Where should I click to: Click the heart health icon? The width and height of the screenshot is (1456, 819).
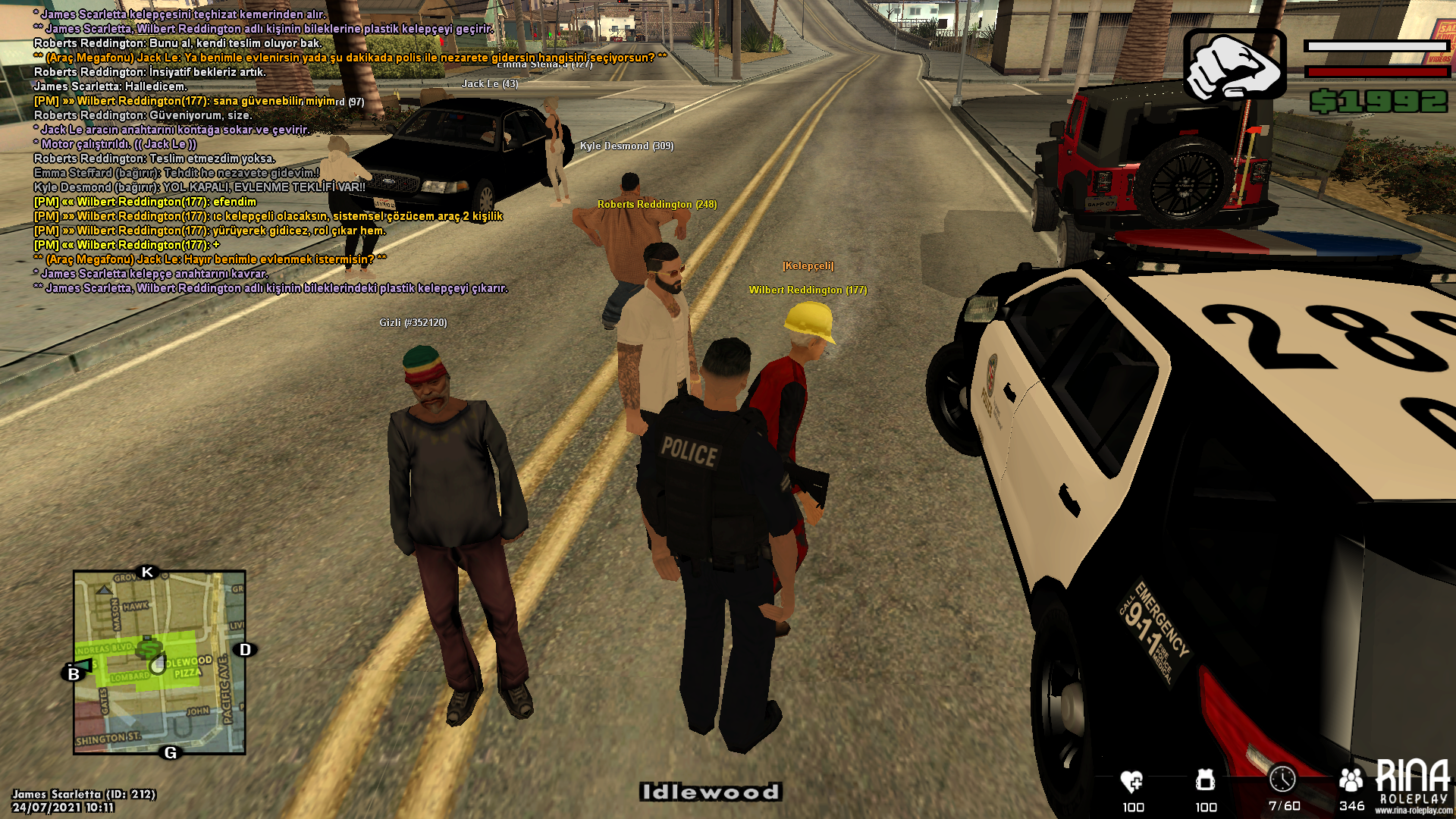tap(1131, 781)
